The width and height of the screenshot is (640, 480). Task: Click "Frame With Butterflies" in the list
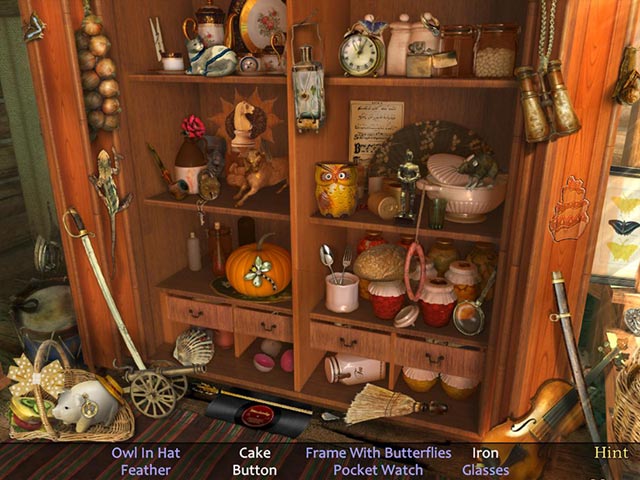pyautogui.click(x=378, y=453)
